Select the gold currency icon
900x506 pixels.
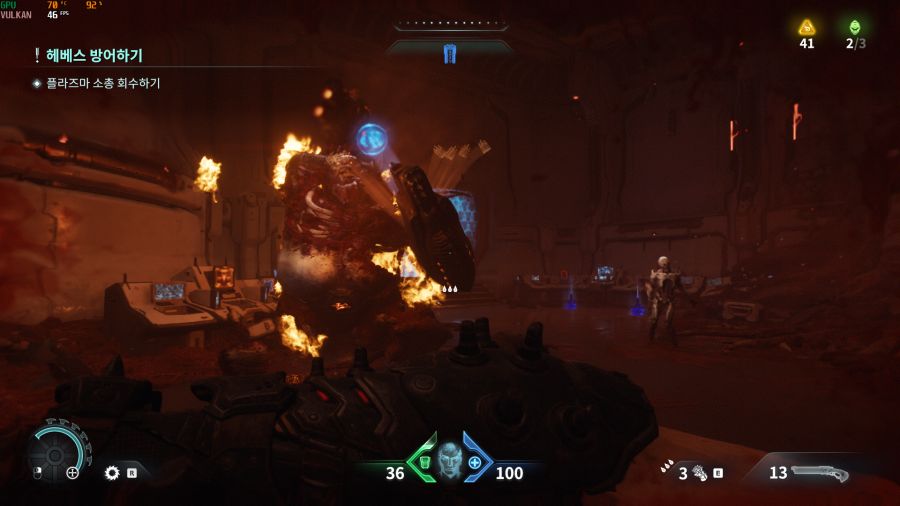pyautogui.click(x=806, y=27)
